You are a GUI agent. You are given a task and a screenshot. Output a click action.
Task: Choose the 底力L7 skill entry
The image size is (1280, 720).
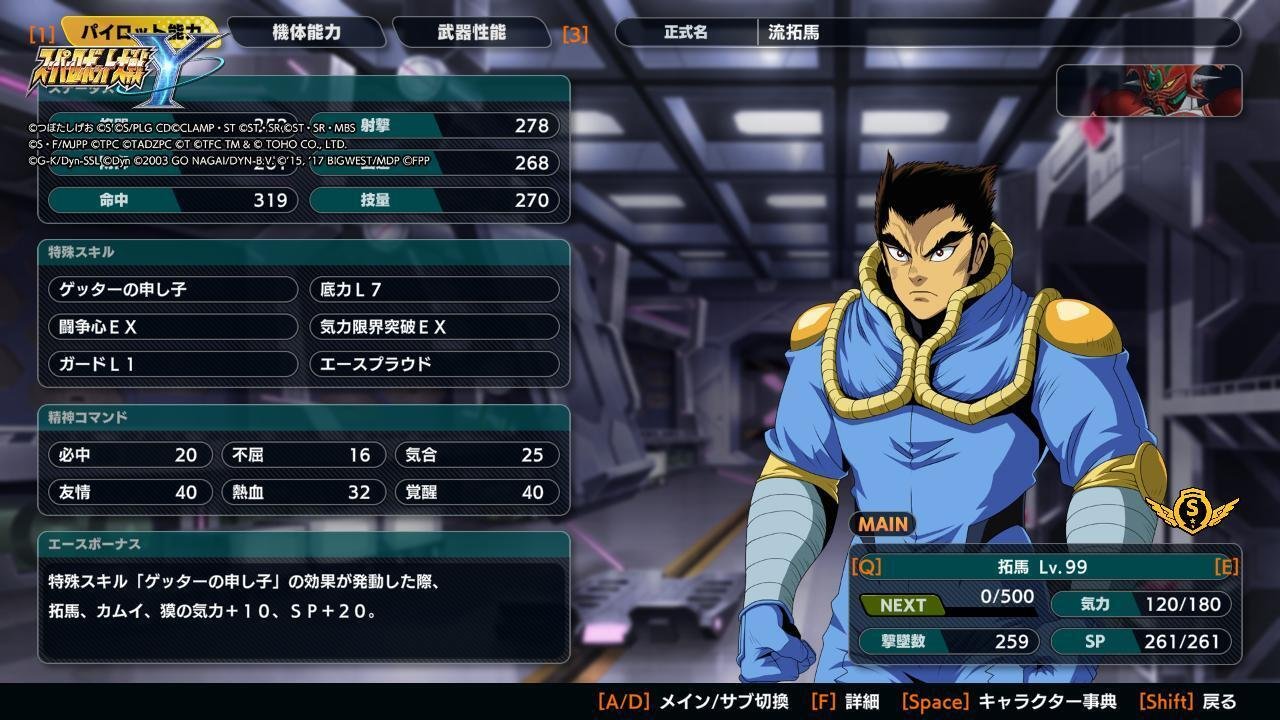434,290
